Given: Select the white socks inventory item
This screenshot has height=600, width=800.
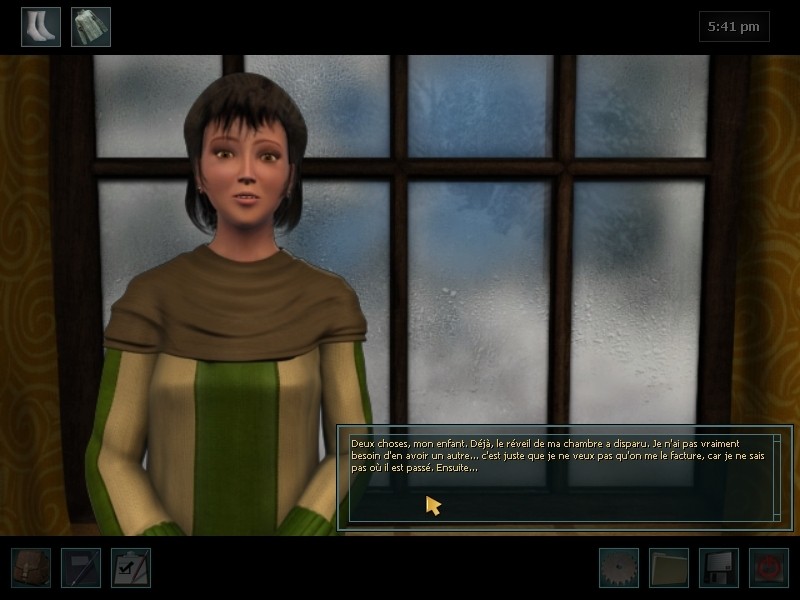Looking at the screenshot, I should [41, 27].
